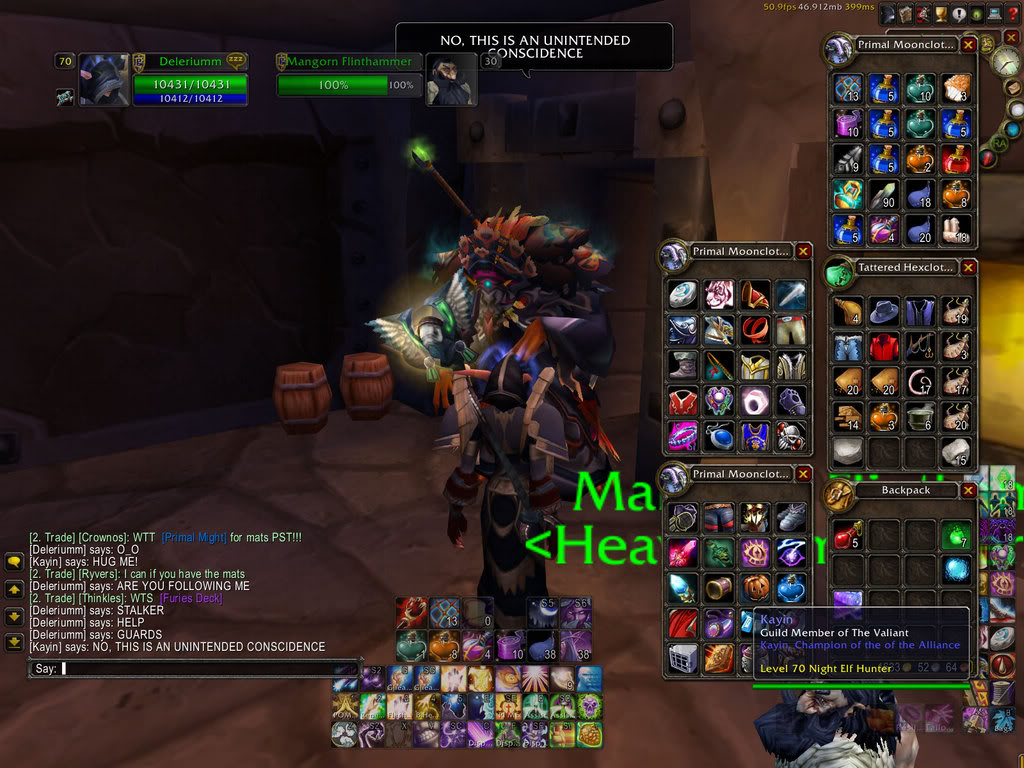
Task: Select the green orb stack of 7 in Backpack
Action: click(x=956, y=536)
